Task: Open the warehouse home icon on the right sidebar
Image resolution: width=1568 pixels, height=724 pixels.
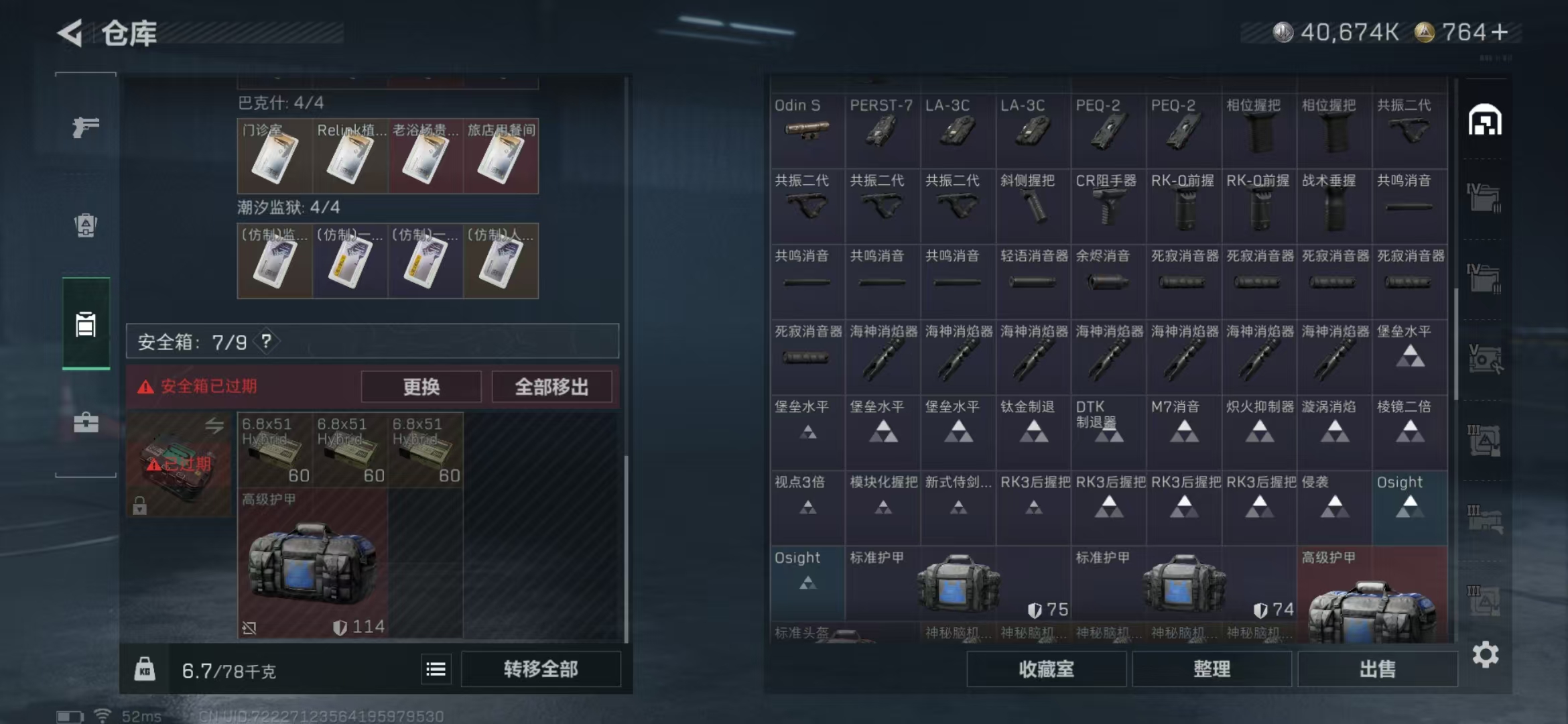Action: tap(1486, 121)
